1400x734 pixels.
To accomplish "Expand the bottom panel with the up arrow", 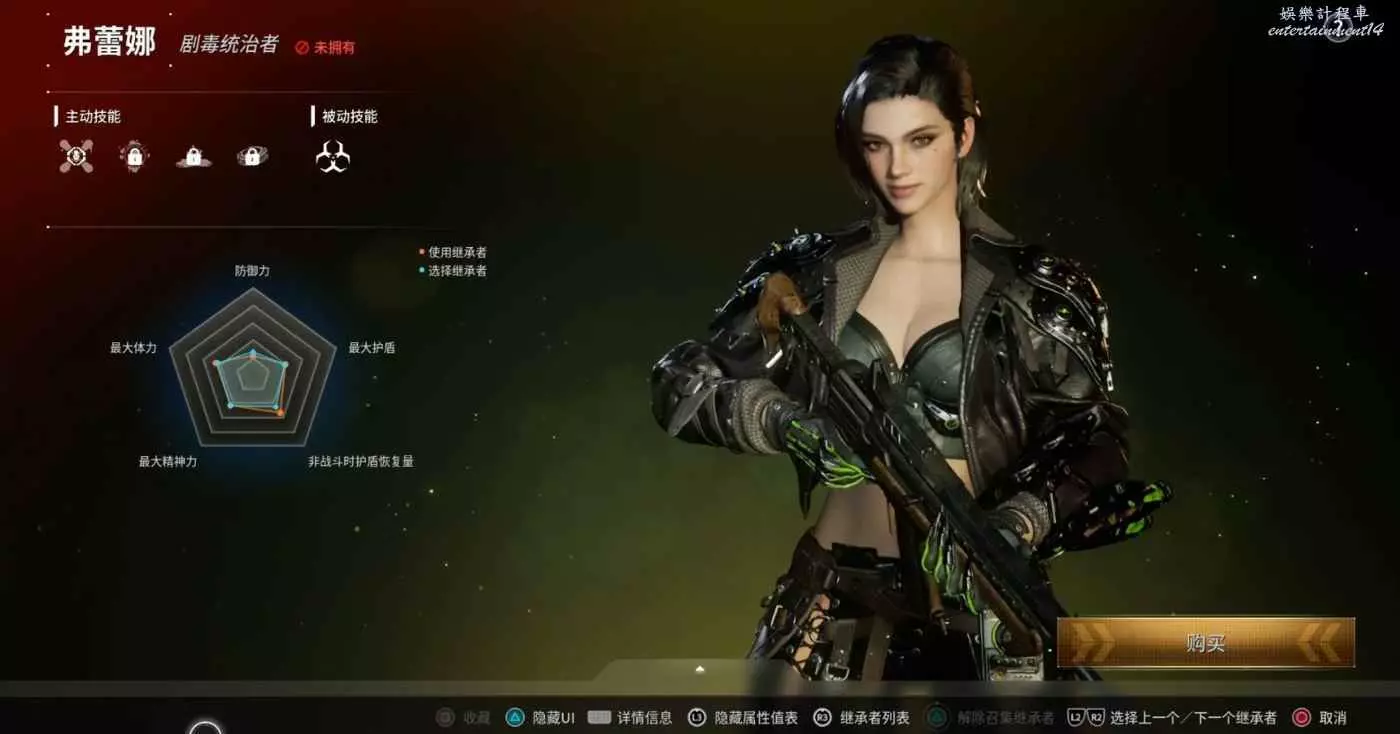I will click(x=700, y=669).
